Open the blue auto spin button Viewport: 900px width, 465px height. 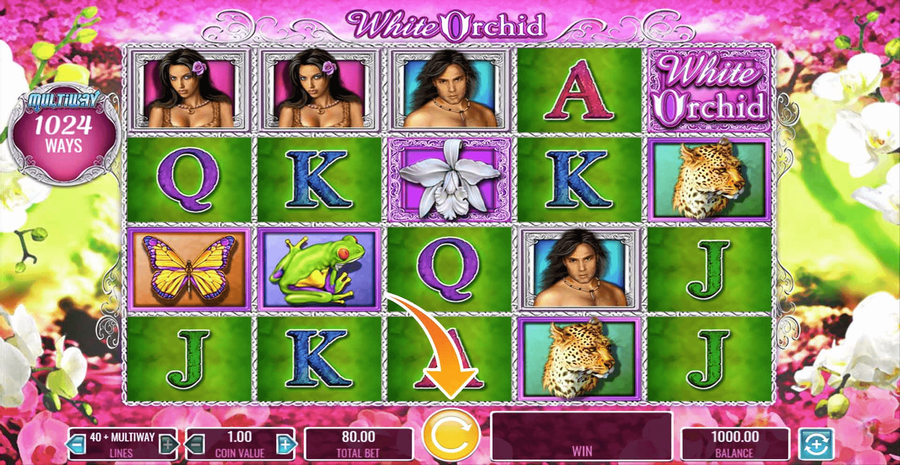coord(815,443)
